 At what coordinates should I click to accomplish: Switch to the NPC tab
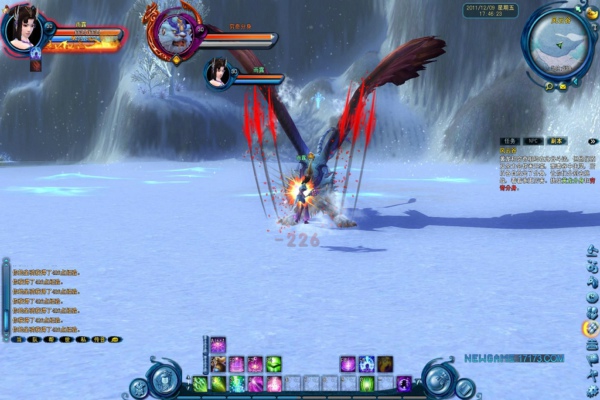[531, 141]
